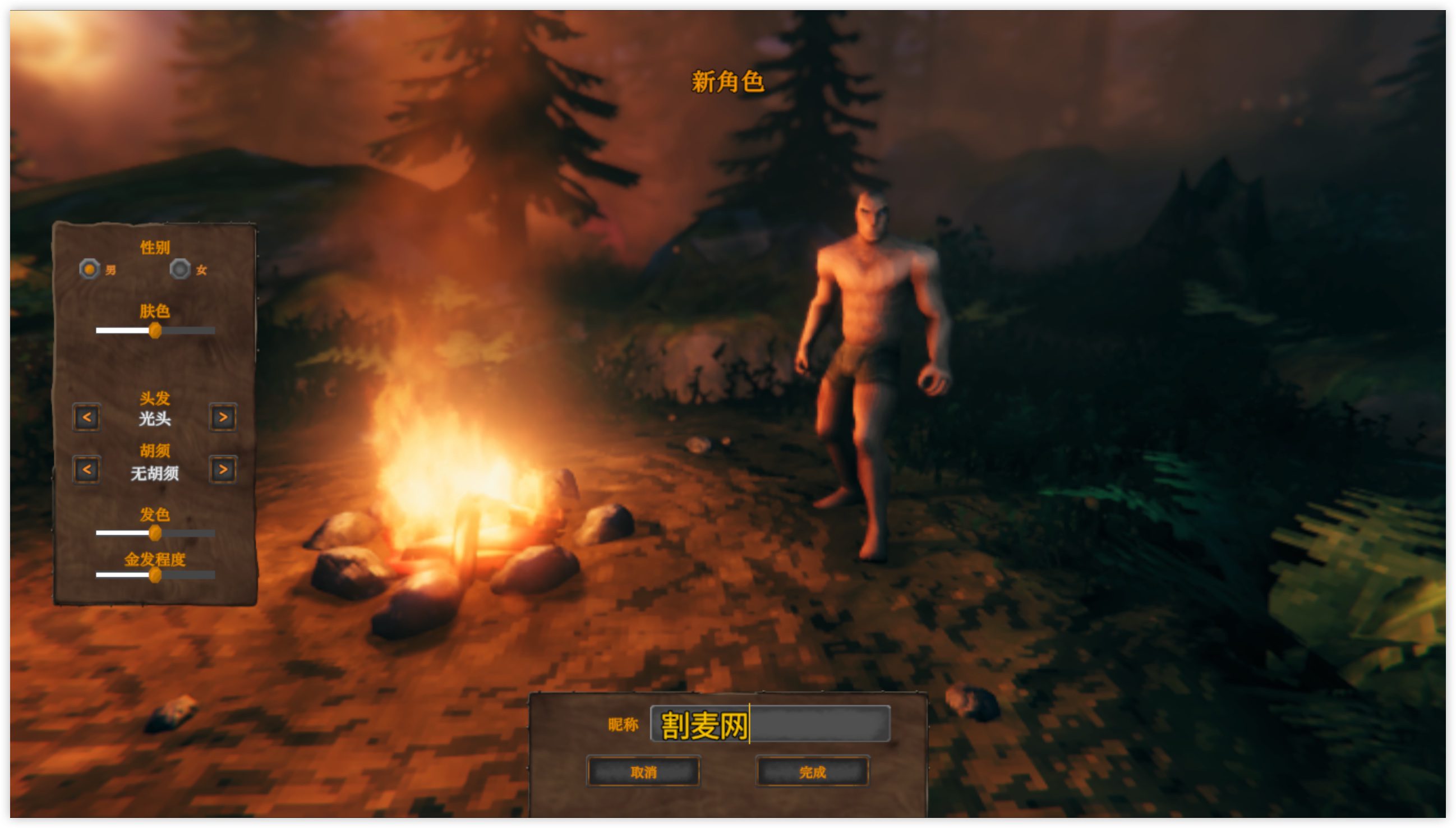Confirm the new character with 完成
Screen dimensions: 1456x828
[x=812, y=772]
